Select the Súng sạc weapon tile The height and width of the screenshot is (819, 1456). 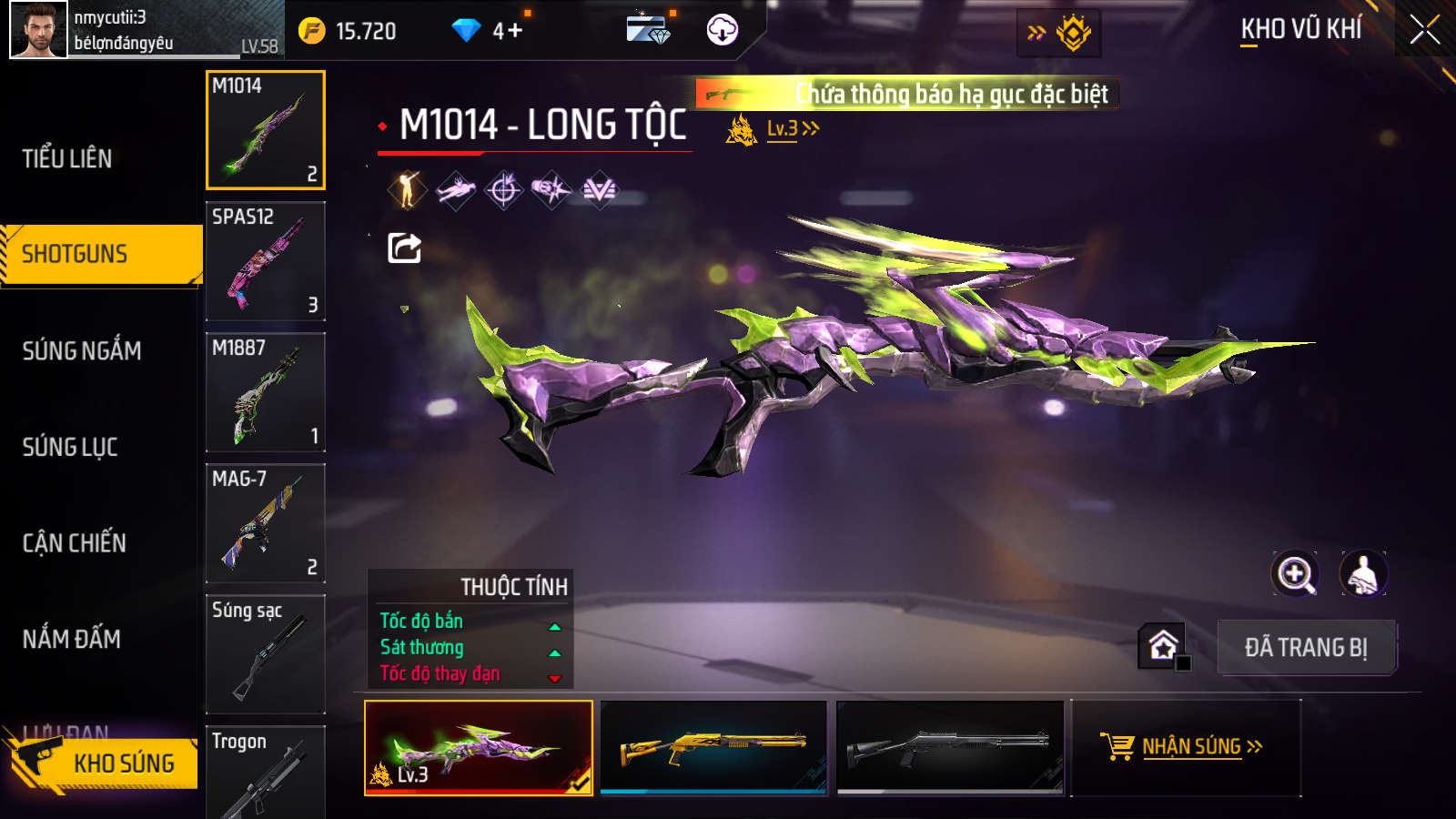(266, 654)
